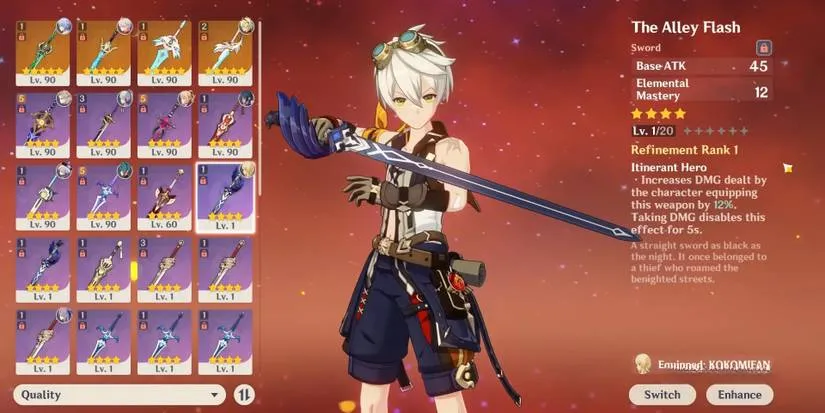Open the Quality sort dropdown
Viewport: 825px width, 413px height.
tap(120, 395)
